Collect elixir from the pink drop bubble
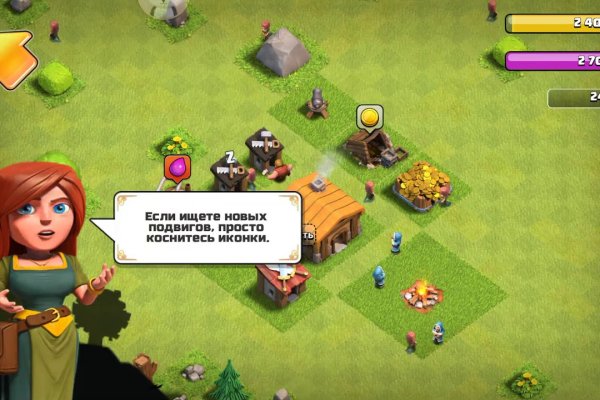 coord(177,168)
